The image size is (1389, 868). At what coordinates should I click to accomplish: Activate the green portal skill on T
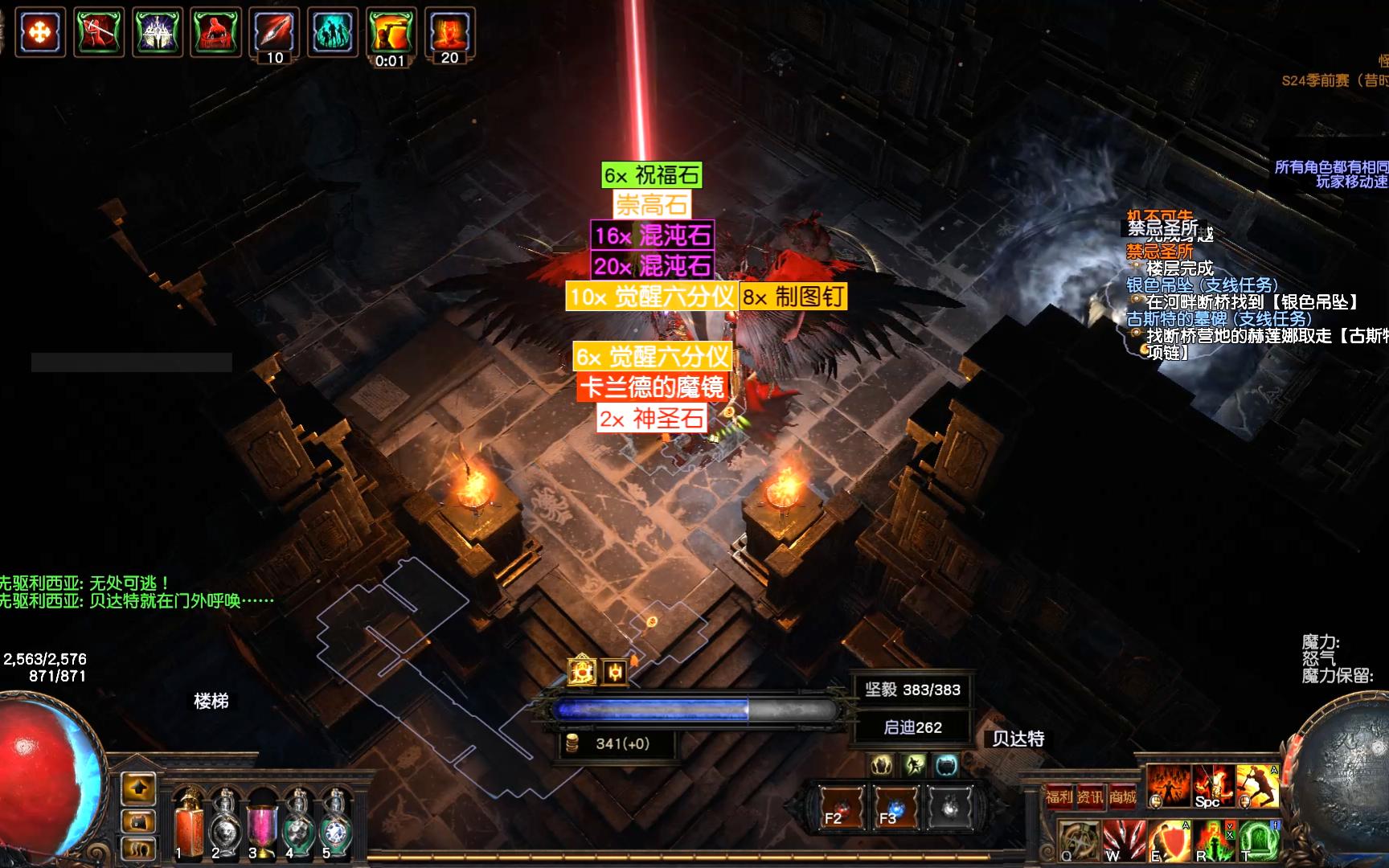coord(1259,841)
